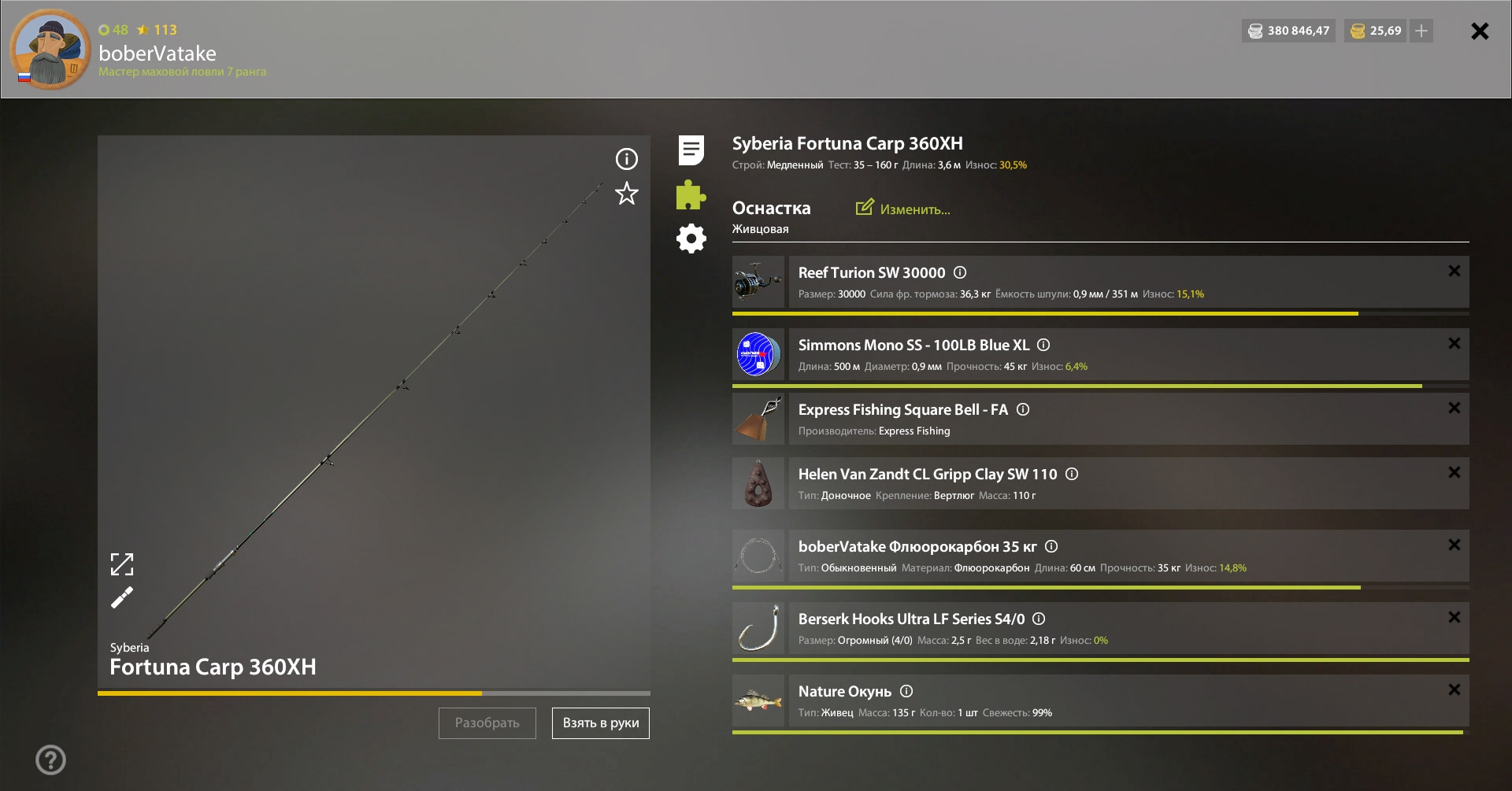Open the help question mark icon
The width and height of the screenshot is (1512, 791).
[50, 760]
